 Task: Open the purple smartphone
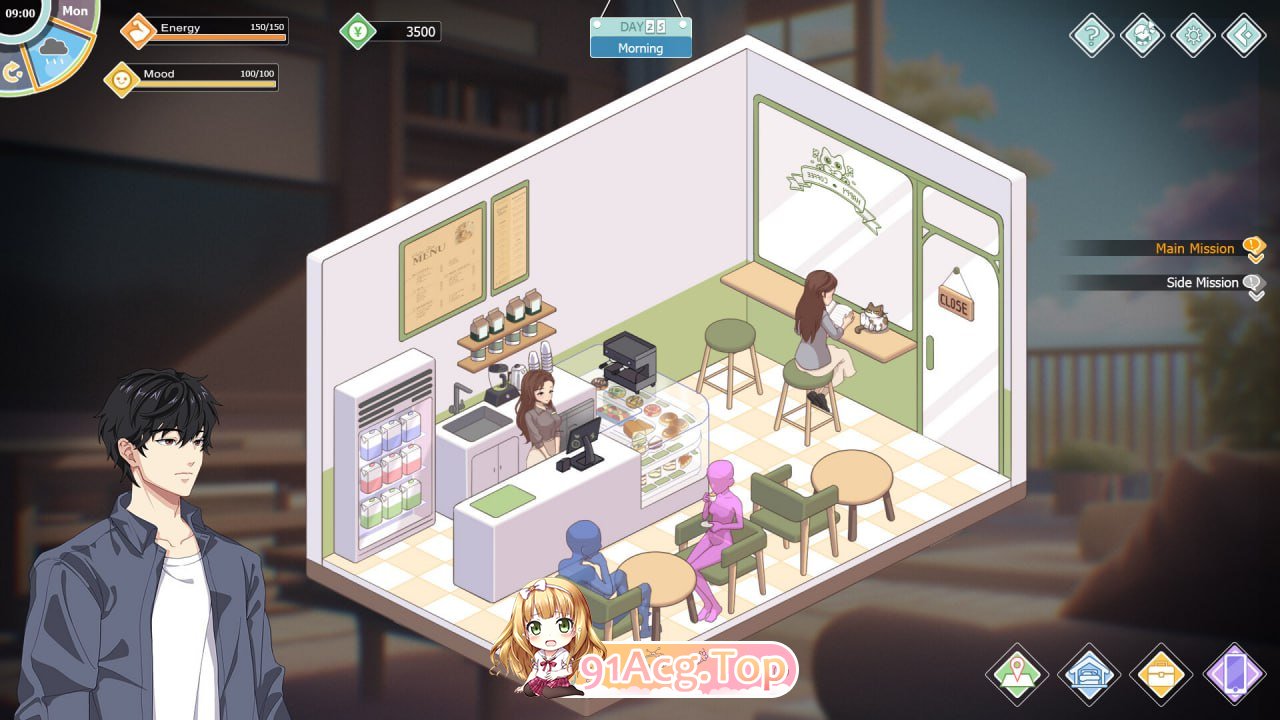[x=1235, y=675]
